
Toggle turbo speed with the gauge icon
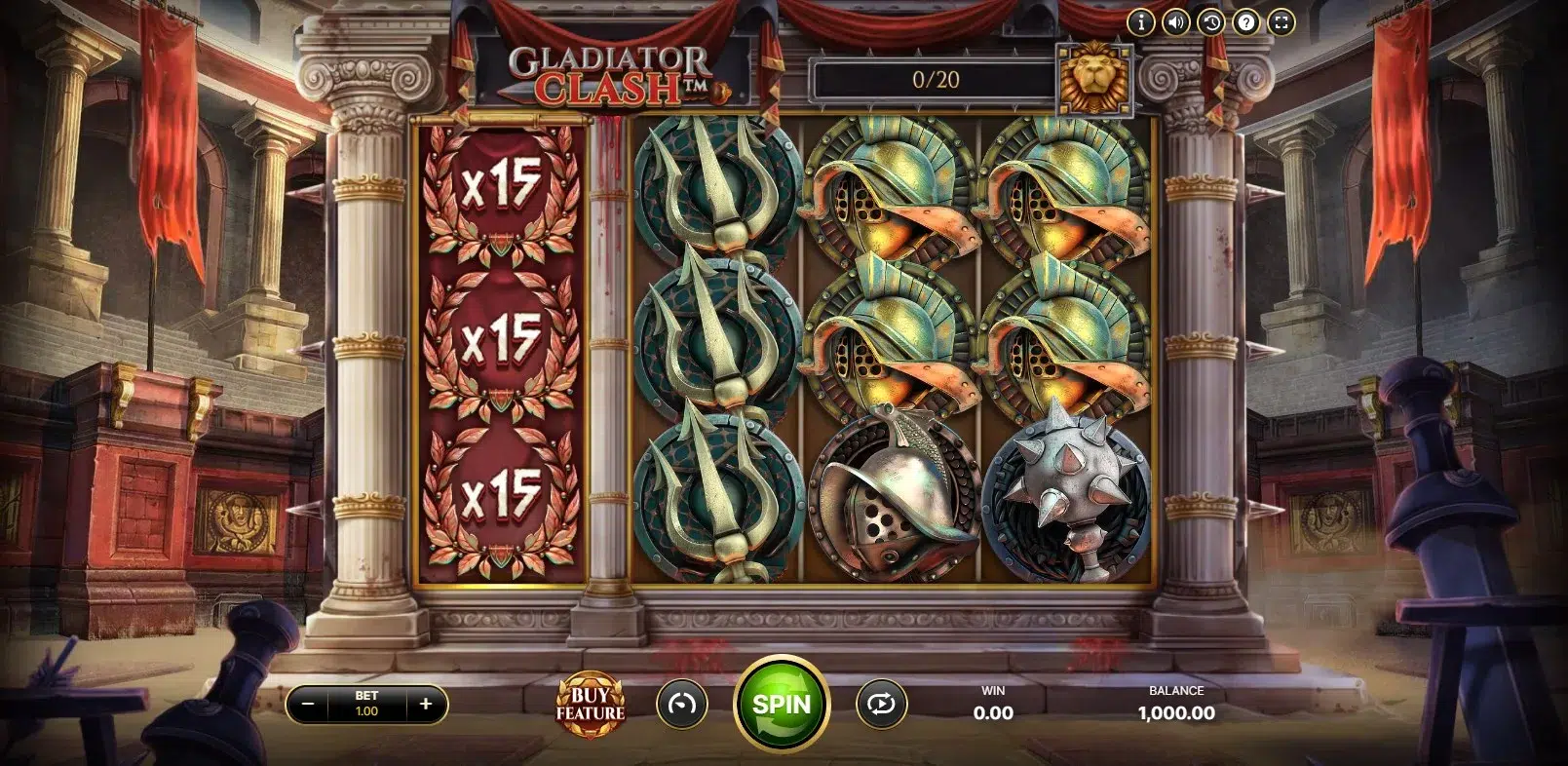(x=681, y=704)
